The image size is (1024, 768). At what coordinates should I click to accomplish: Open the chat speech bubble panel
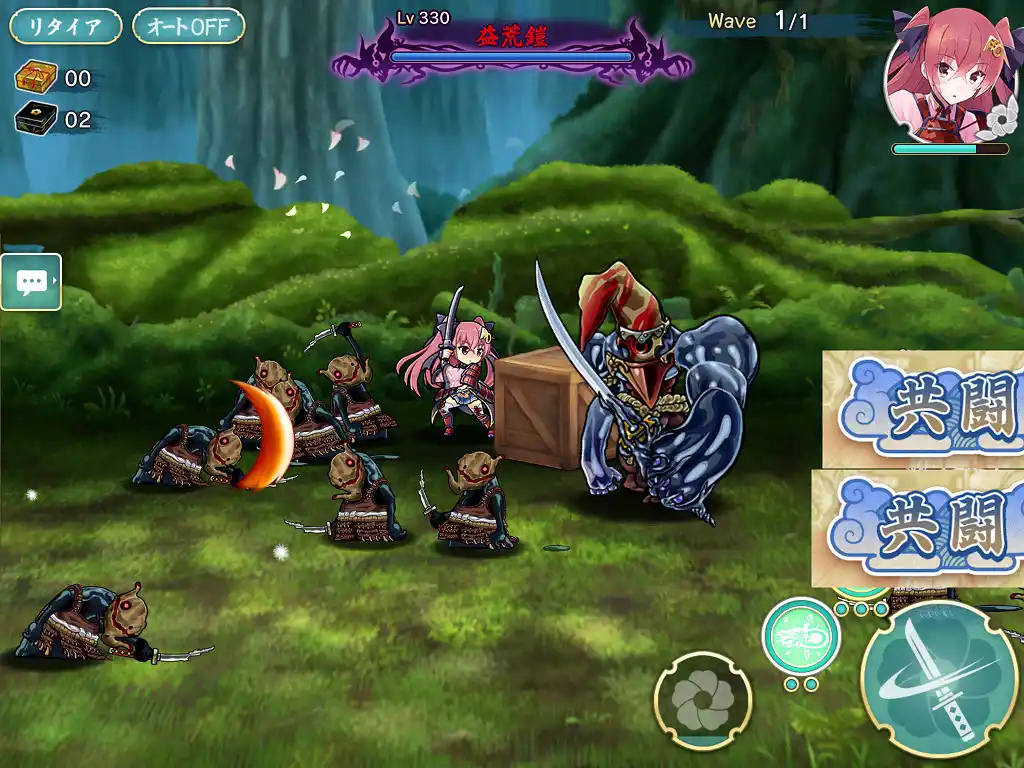tap(31, 282)
